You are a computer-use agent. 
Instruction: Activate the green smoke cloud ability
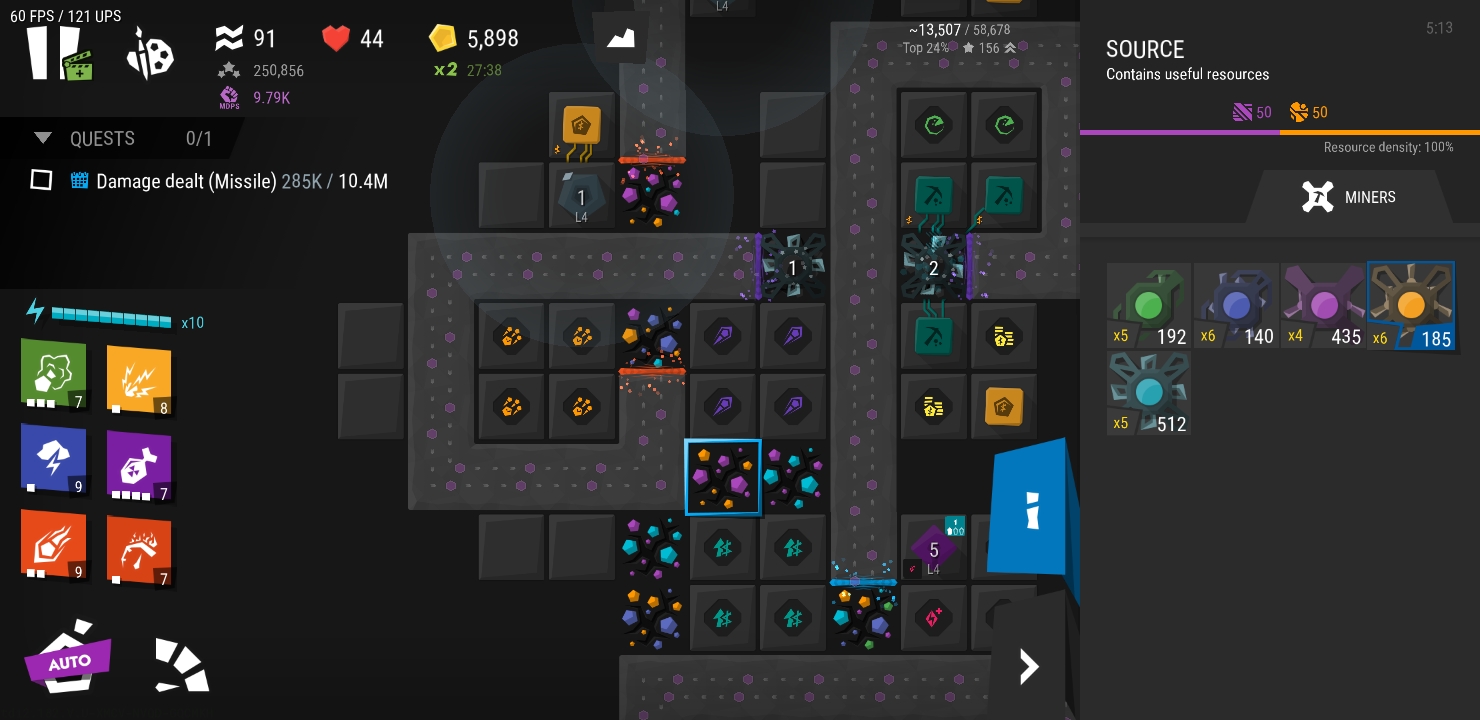pyautogui.click(x=54, y=374)
